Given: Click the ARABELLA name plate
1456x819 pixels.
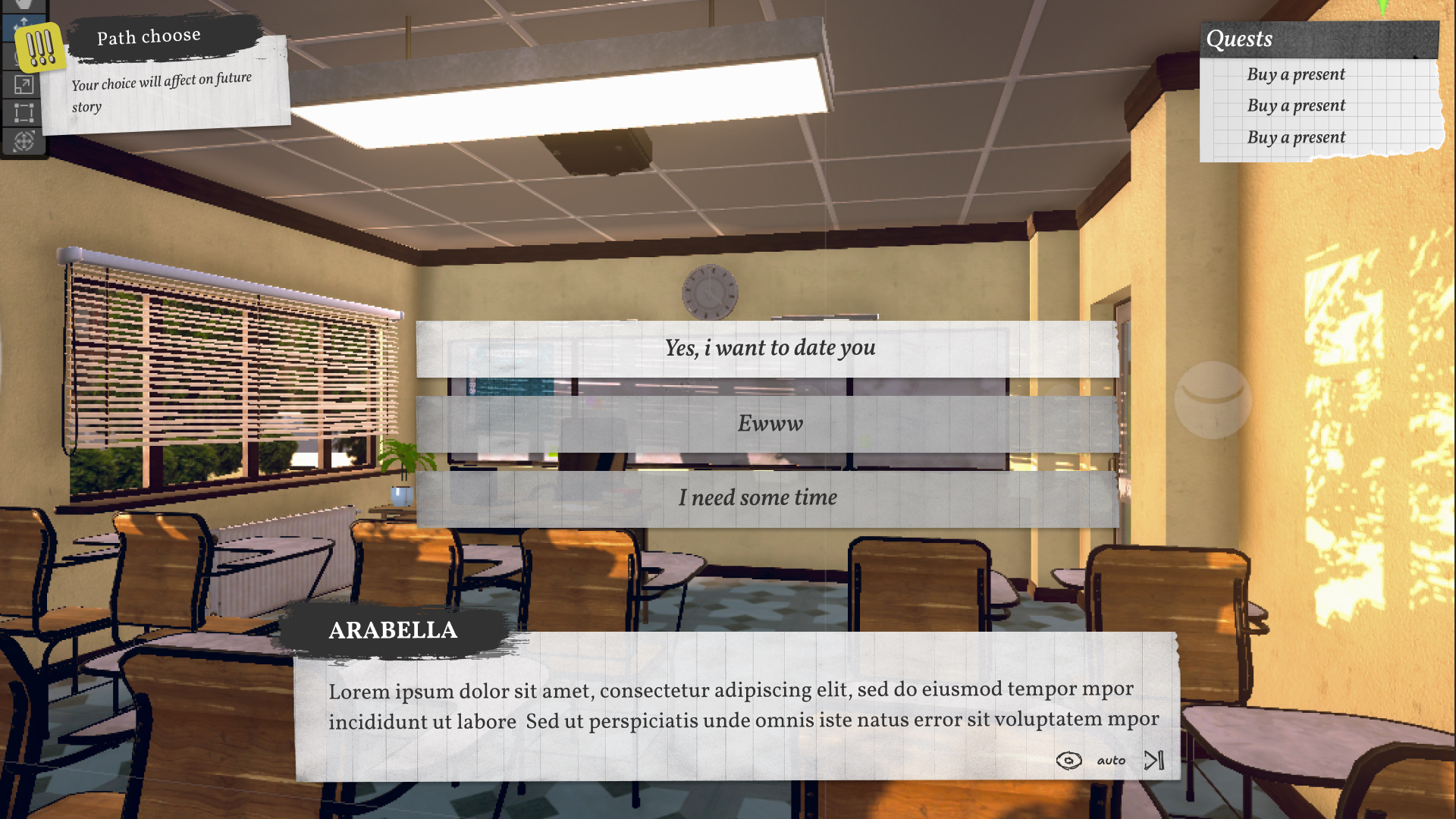Looking at the screenshot, I should tap(393, 630).
